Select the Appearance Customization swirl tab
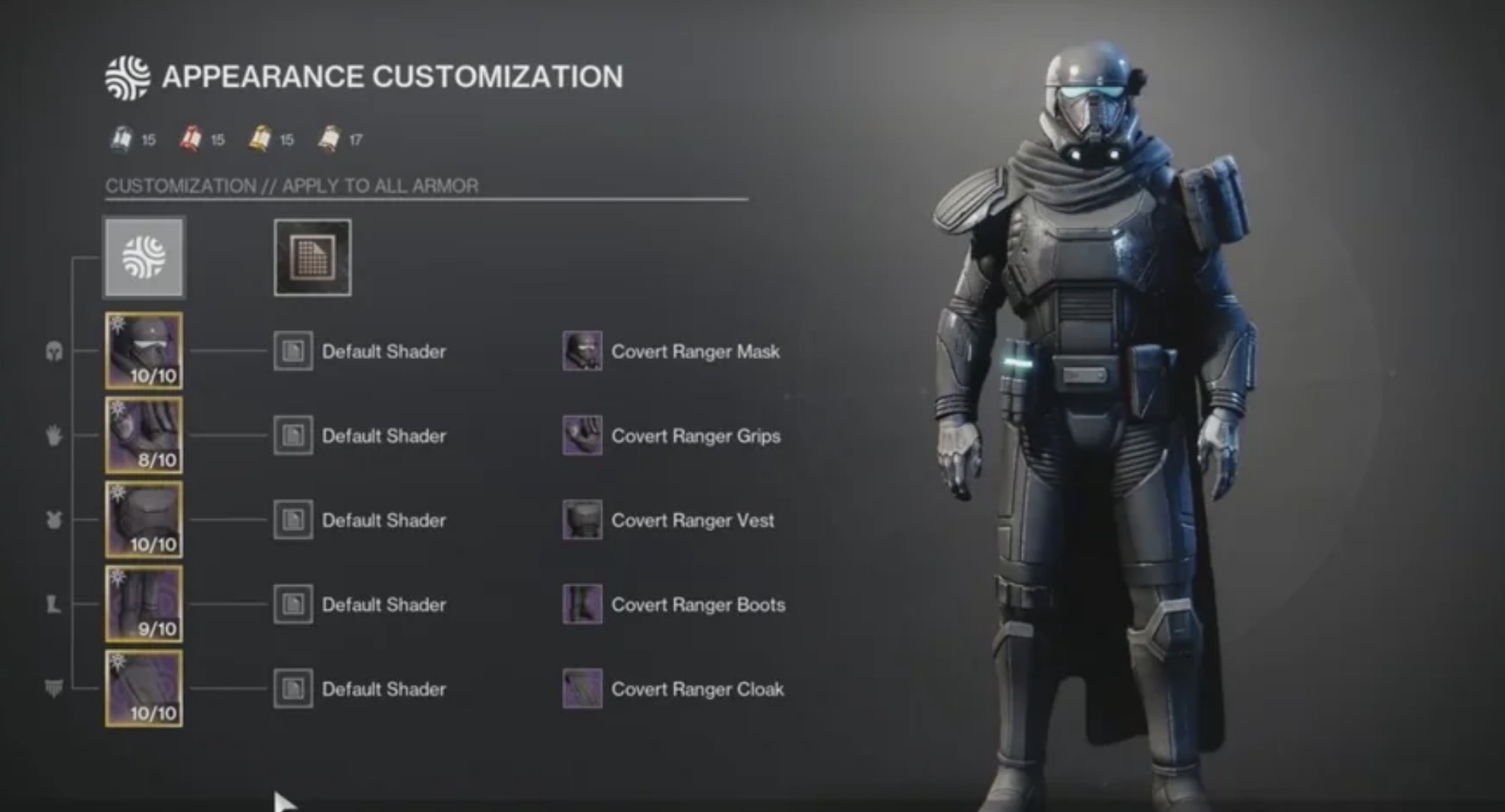Image resolution: width=1505 pixels, height=812 pixels. 144,257
